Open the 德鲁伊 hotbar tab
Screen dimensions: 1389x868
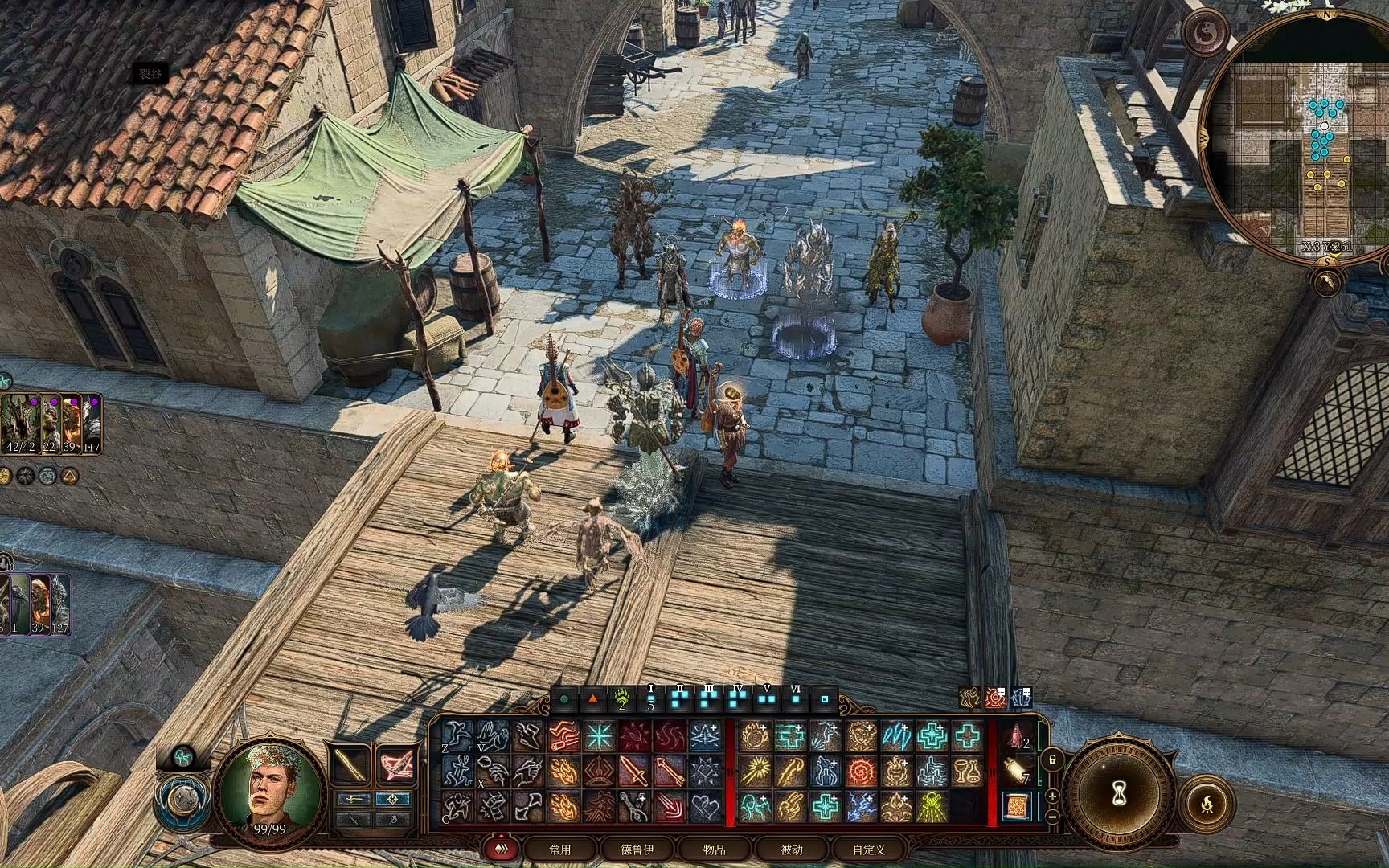637,850
